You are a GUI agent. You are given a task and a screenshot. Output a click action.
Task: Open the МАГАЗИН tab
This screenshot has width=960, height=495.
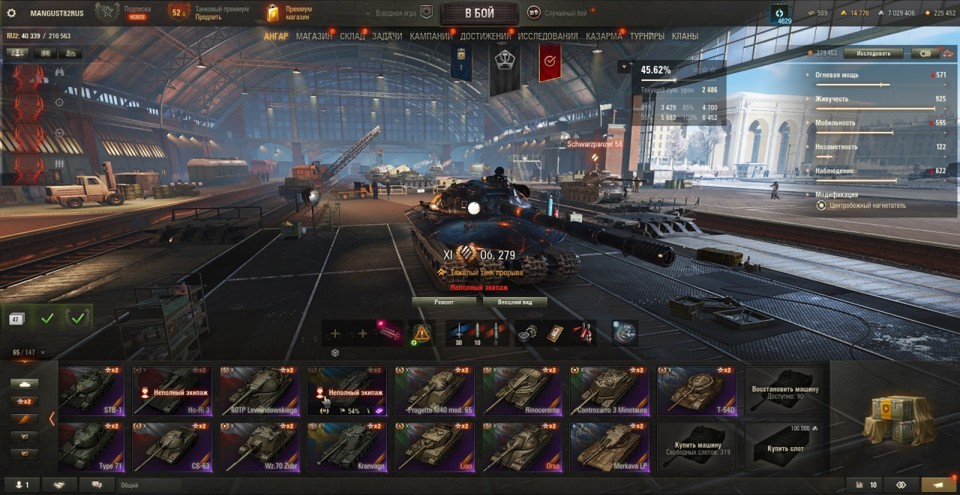[314, 37]
